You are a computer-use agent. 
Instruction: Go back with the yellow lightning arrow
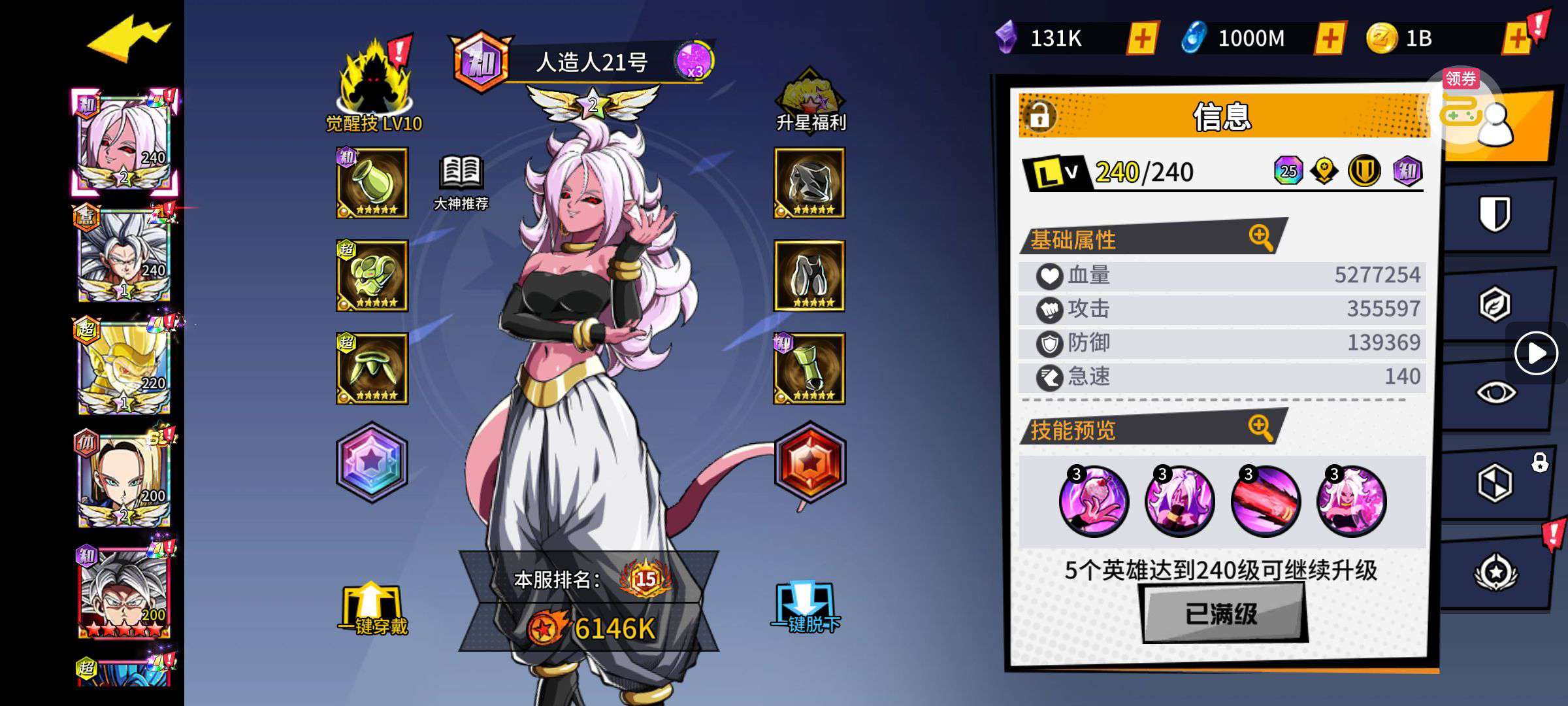pos(129,39)
